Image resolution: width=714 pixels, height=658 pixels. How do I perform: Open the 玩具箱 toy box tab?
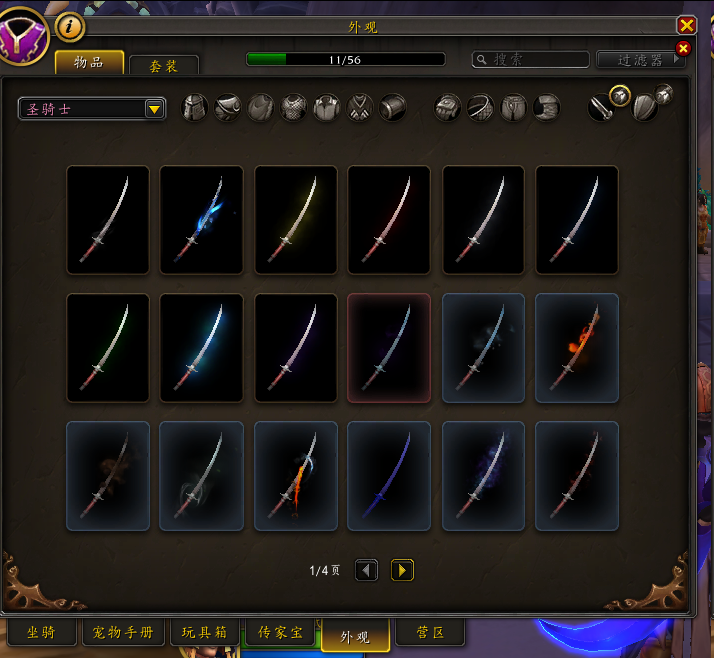[x=205, y=632]
